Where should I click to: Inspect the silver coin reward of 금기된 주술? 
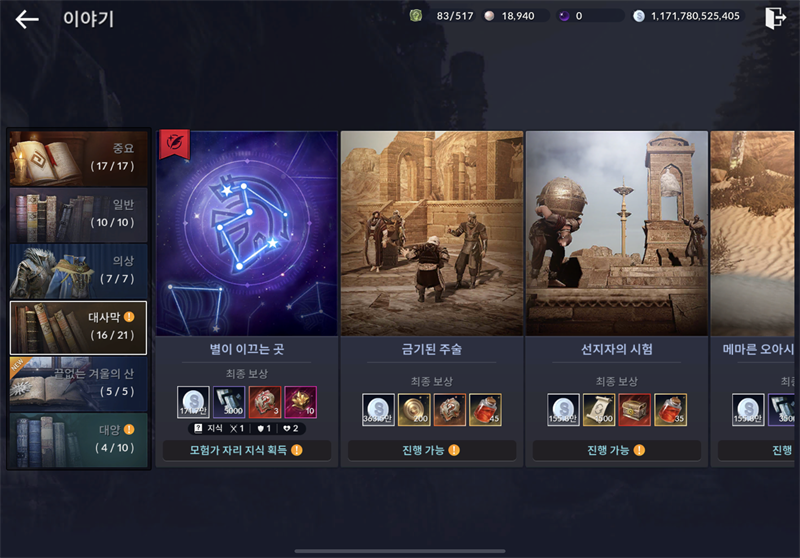(378, 410)
